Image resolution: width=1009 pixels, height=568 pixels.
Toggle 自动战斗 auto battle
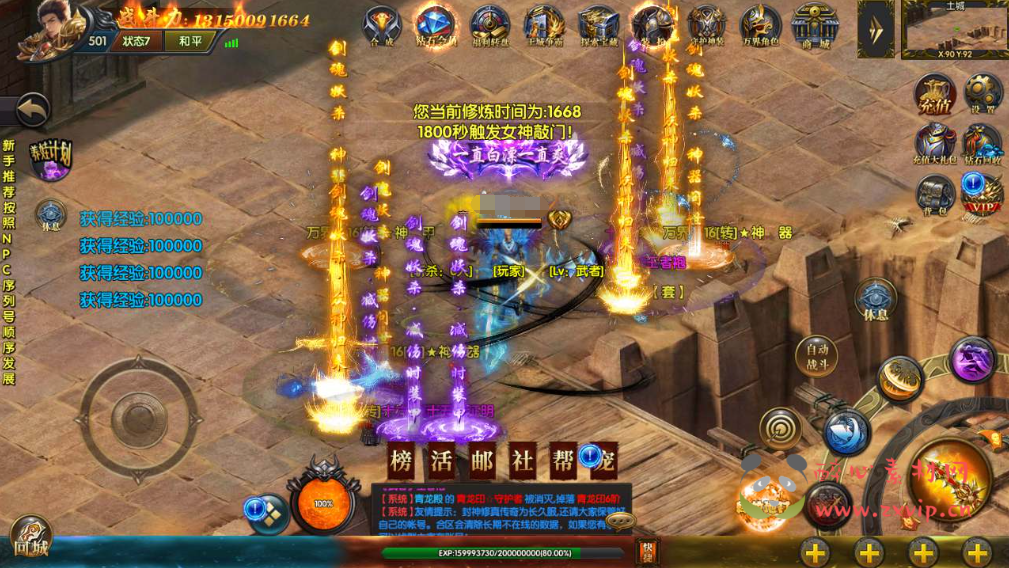click(x=817, y=355)
